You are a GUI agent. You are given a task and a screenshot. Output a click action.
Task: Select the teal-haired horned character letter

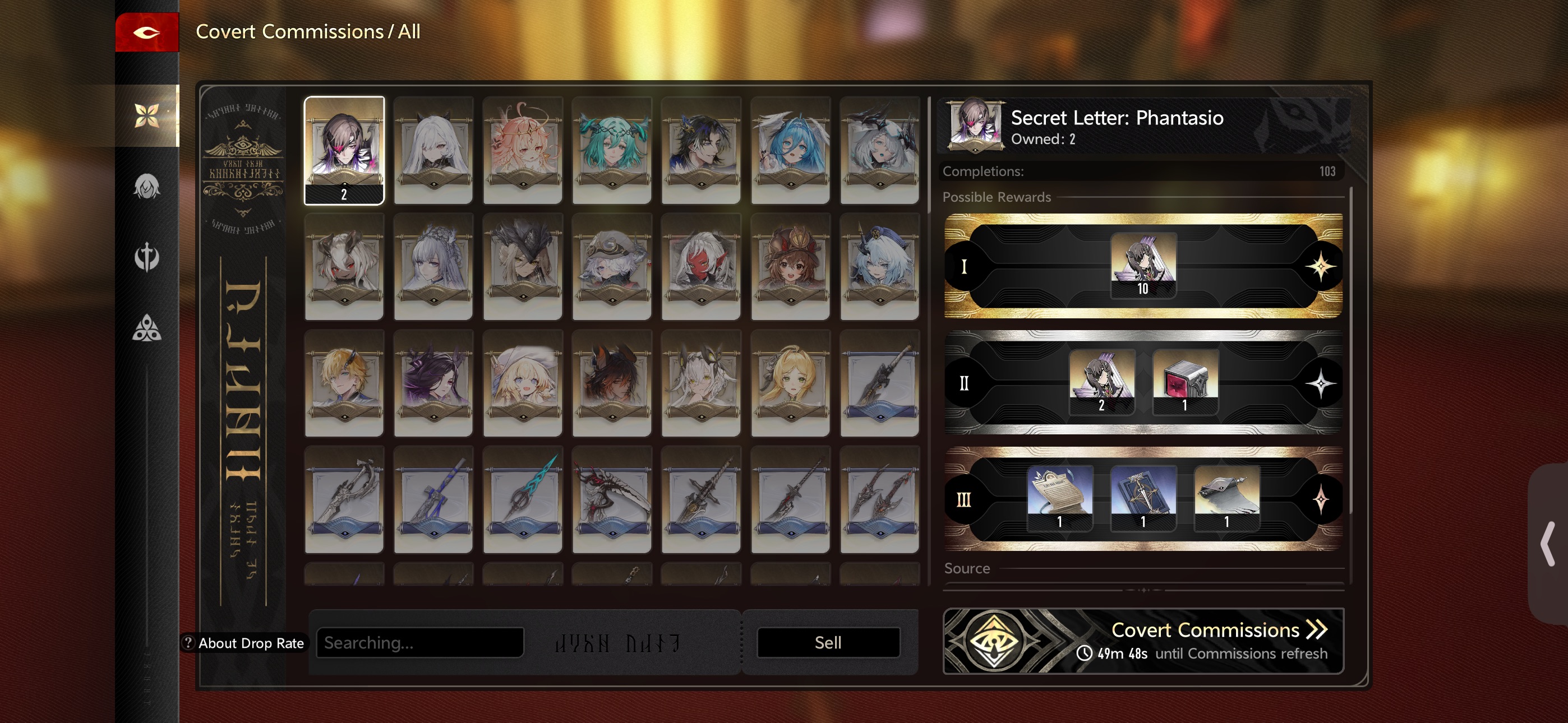[x=612, y=150]
